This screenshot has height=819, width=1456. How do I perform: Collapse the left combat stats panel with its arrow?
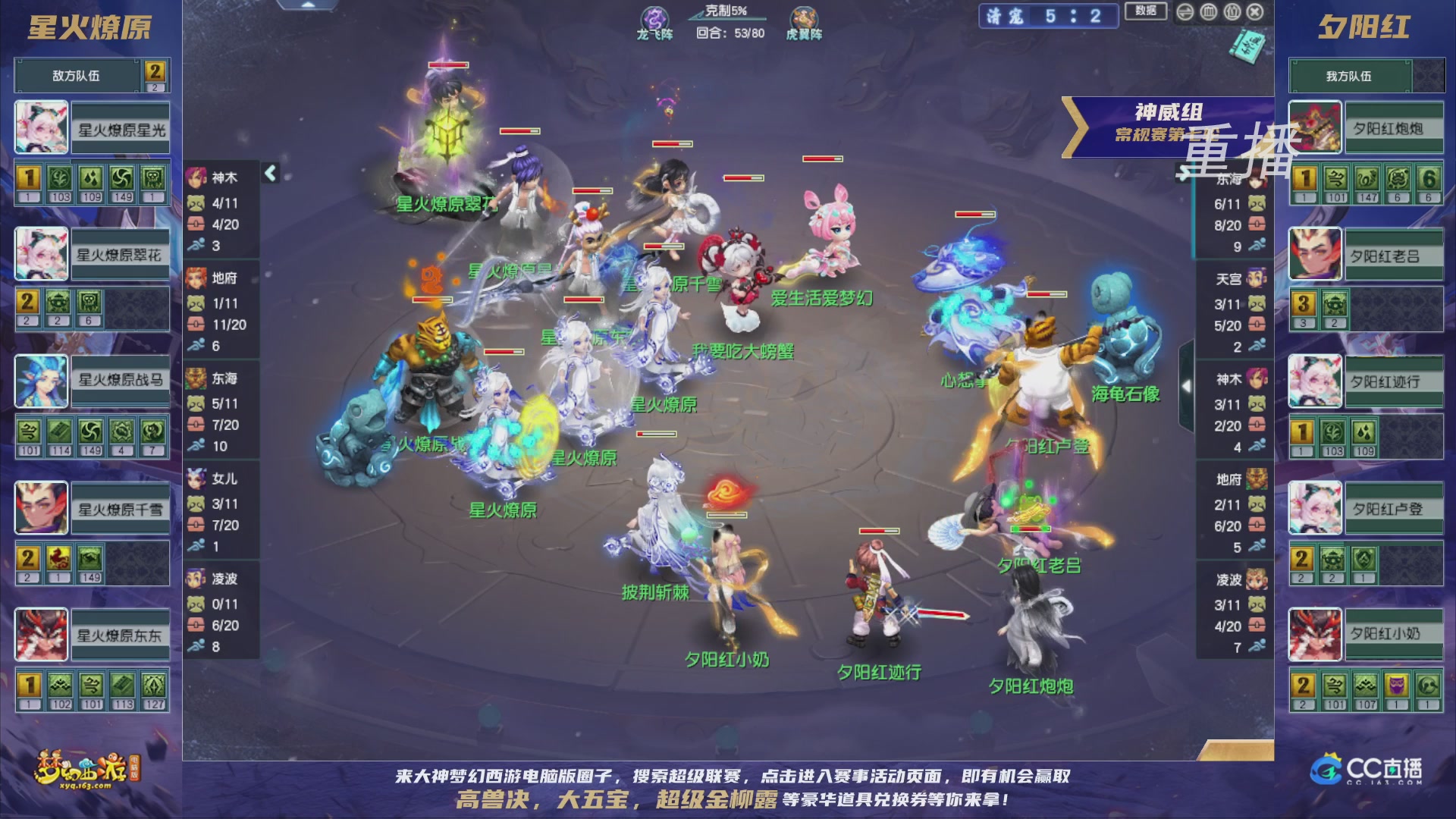click(x=269, y=173)
